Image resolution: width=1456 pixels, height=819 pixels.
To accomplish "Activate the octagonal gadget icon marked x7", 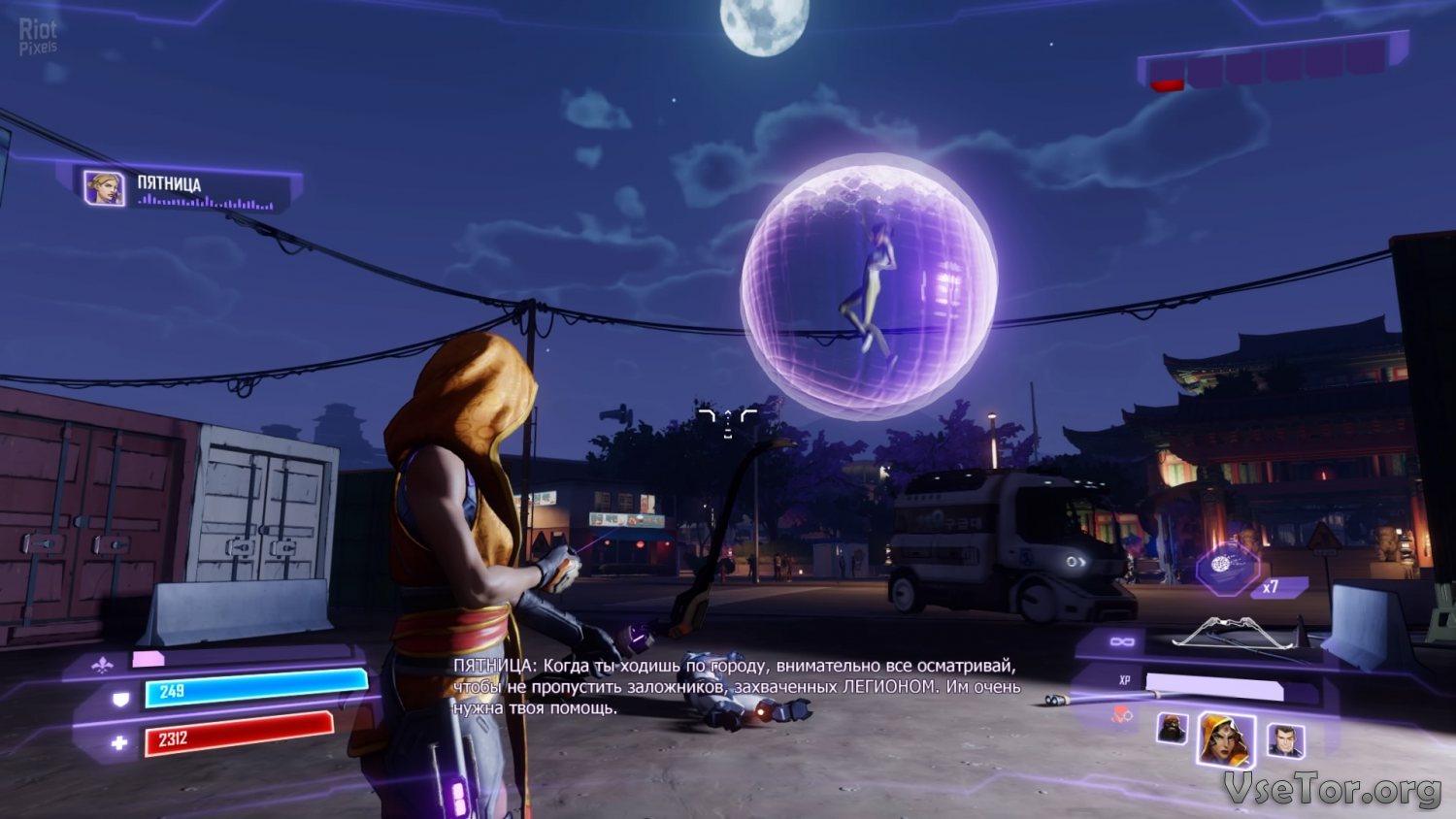I will (1229, 568).
